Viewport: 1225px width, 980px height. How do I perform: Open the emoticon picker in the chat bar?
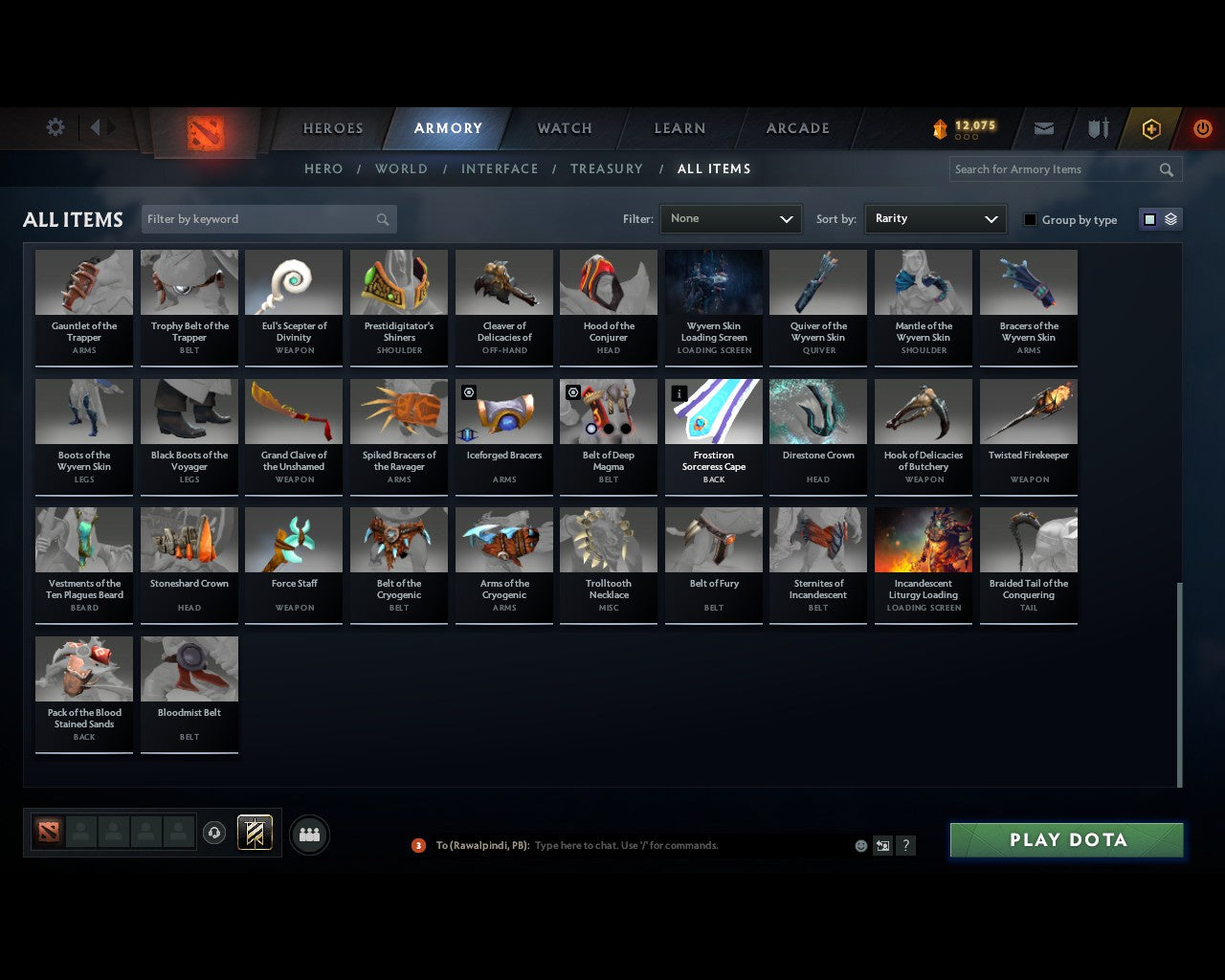pyautogui.click(x=860, y=845)
